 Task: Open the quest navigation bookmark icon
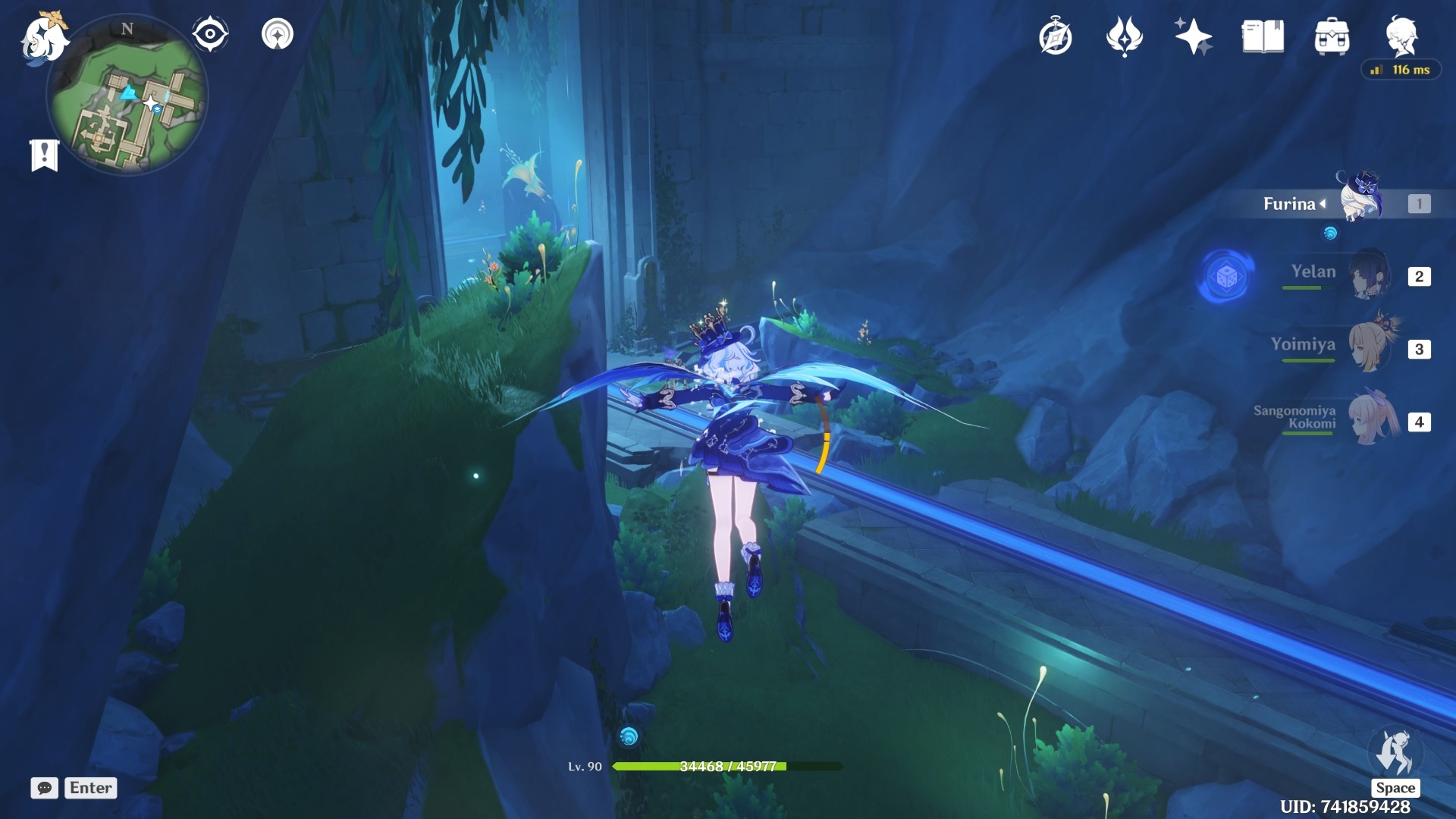coord(44,155)
